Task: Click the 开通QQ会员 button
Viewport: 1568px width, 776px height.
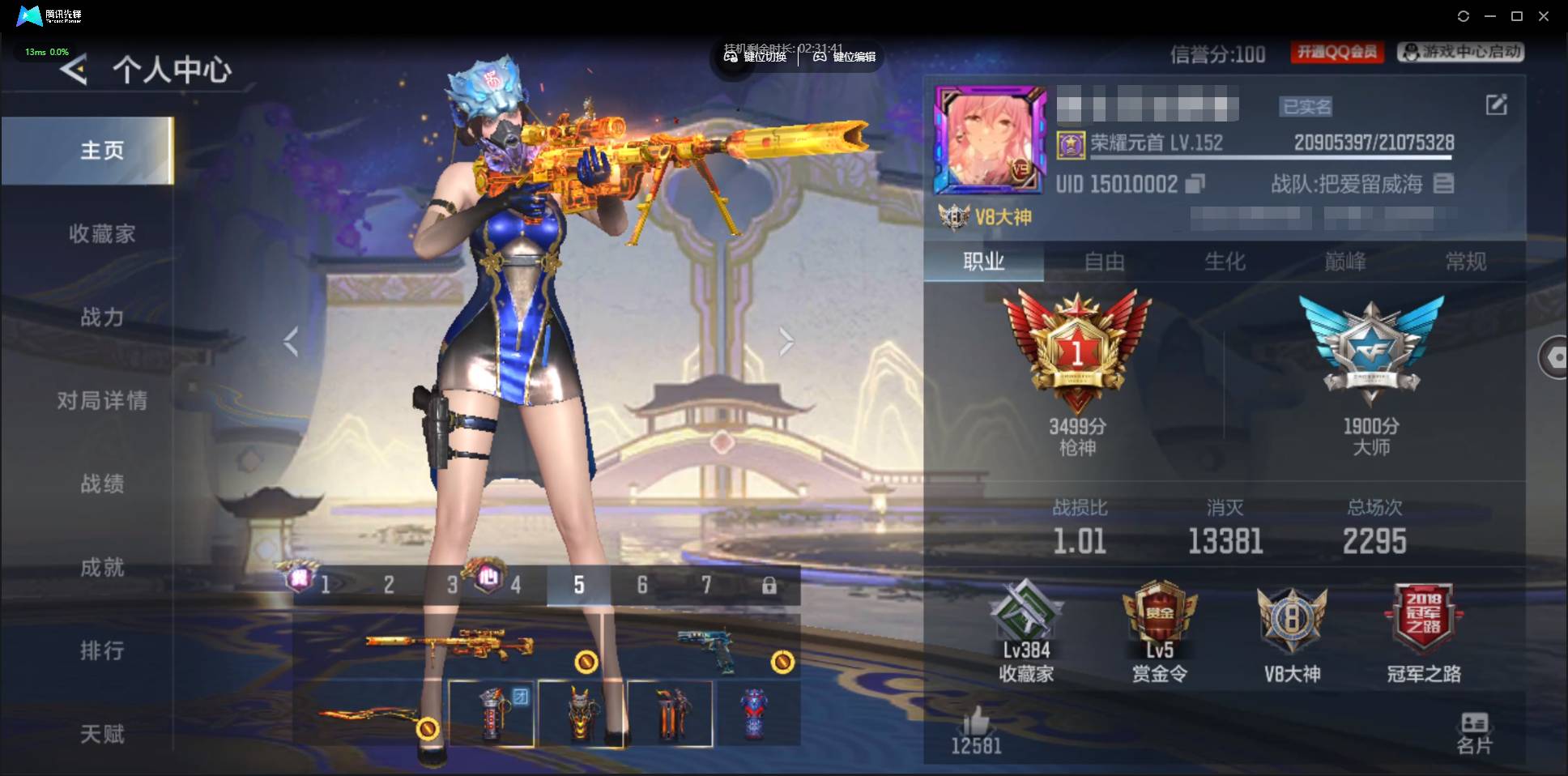Action: (x=1336, y=53)
